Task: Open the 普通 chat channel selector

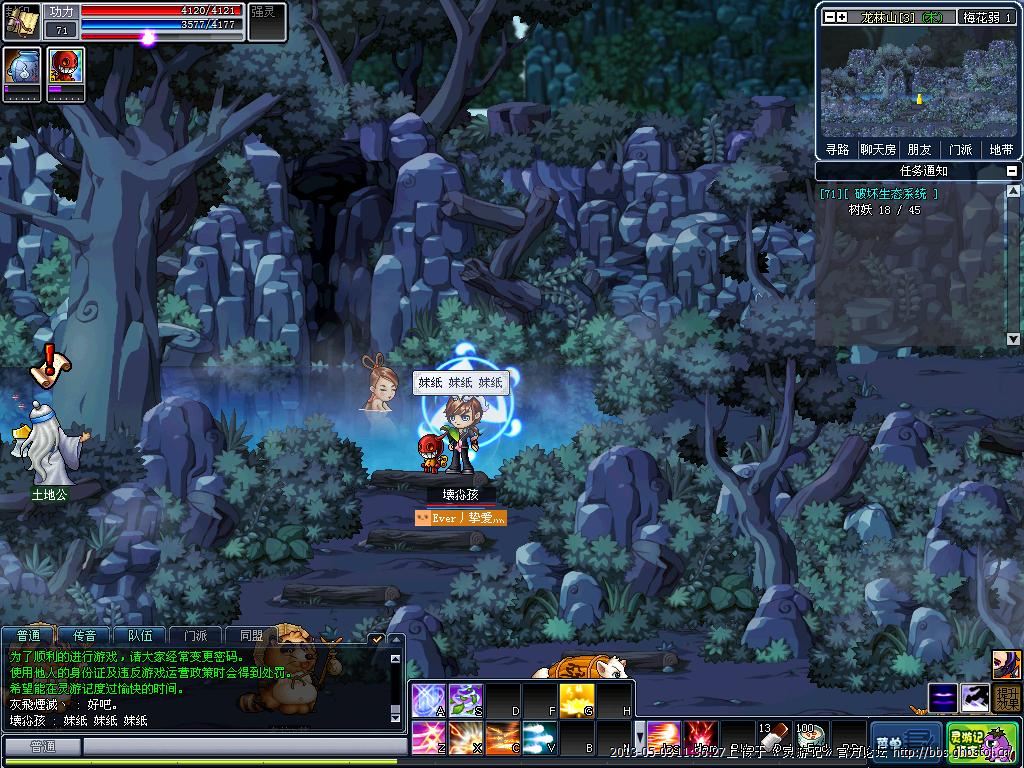Action: [42, 747]
